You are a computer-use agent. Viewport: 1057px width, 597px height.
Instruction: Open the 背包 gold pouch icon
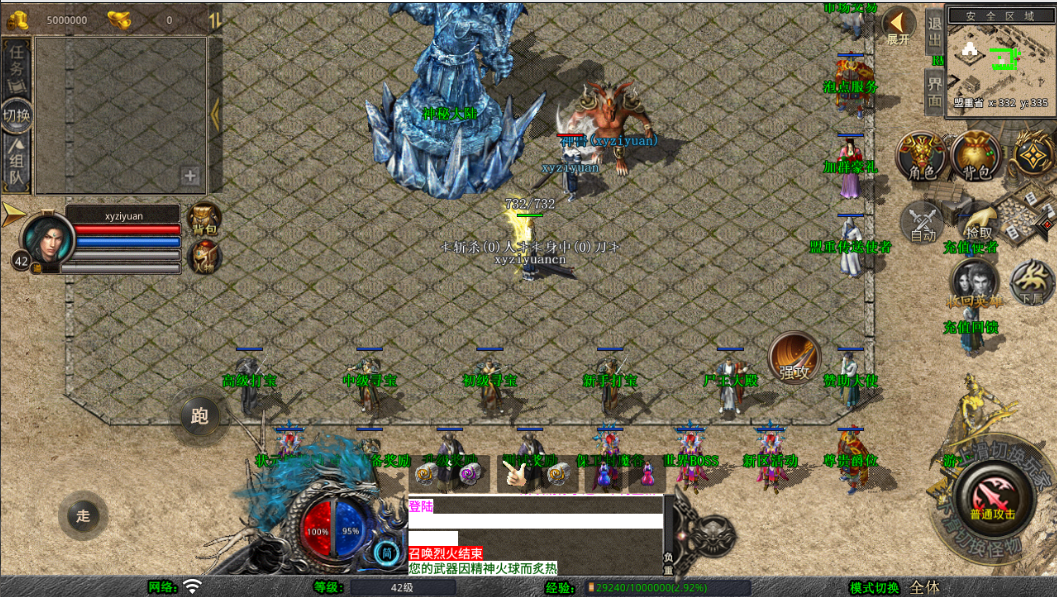[x=976, y=157]
